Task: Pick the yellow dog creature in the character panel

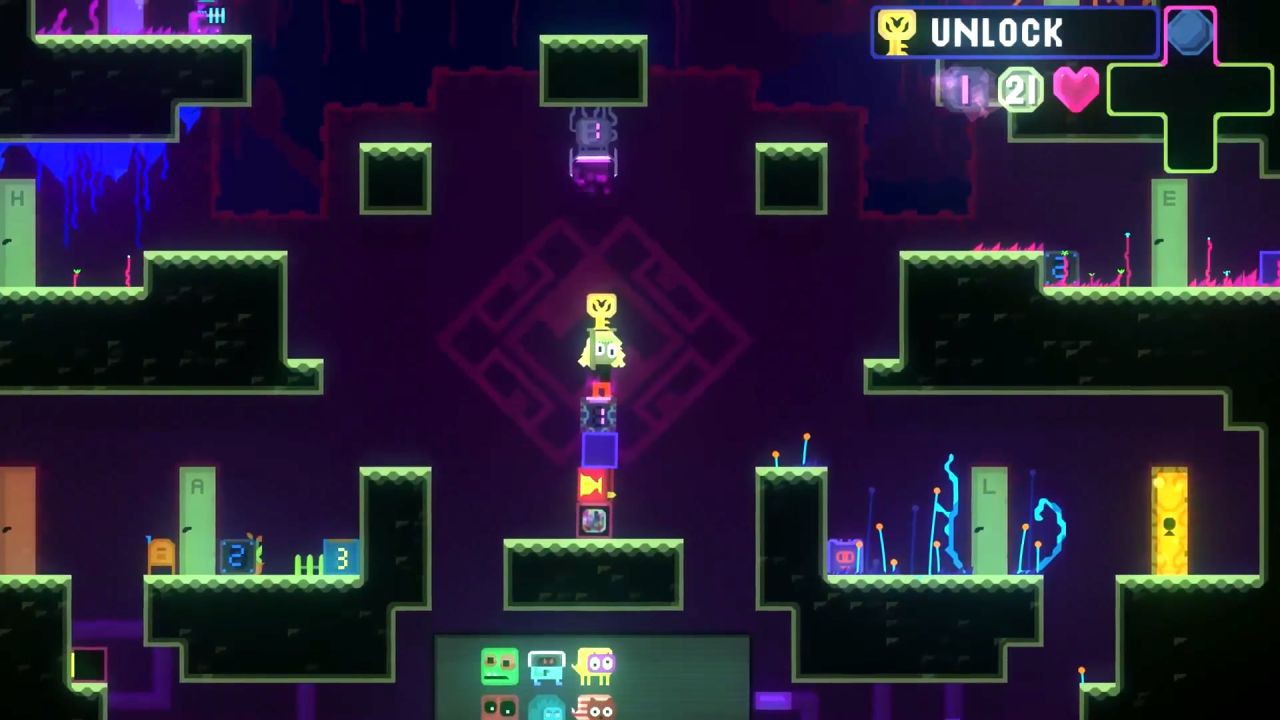Action: 597,667
